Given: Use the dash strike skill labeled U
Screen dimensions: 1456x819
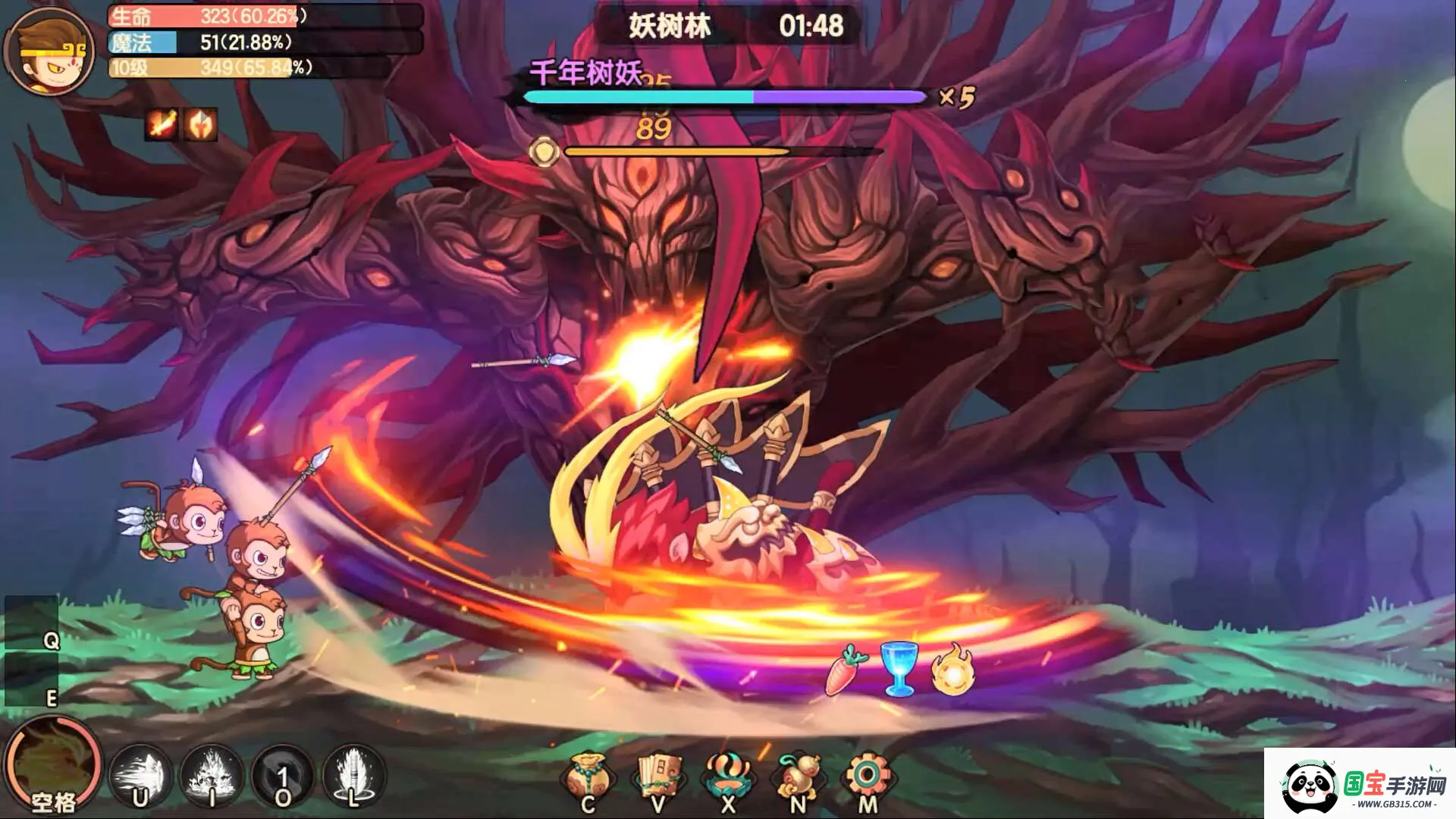Looking at the screenshot, I should pos(141,777).
